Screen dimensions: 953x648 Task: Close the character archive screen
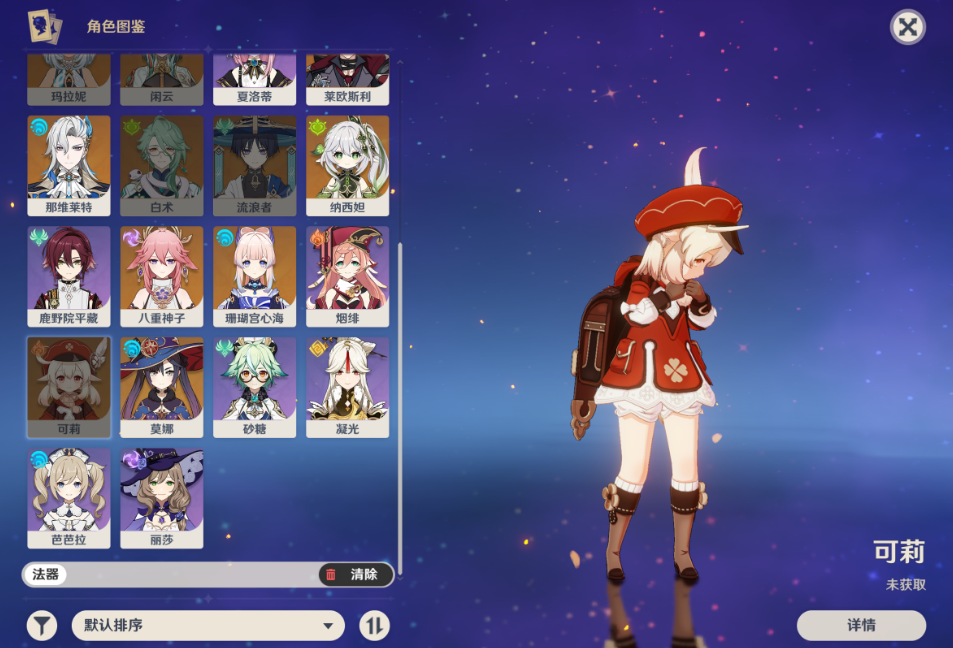coord(907,27)
